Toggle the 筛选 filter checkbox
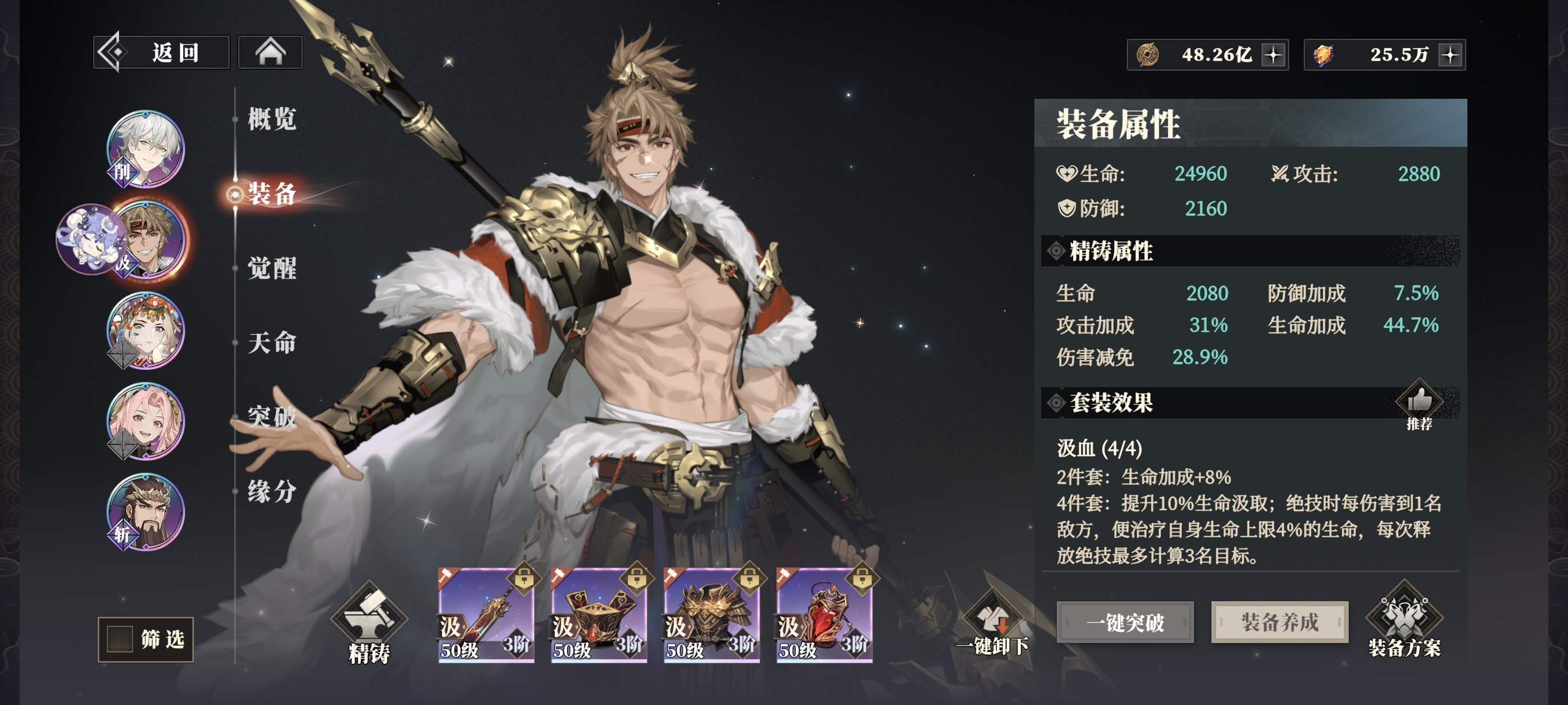 click(x=120, y=639)
